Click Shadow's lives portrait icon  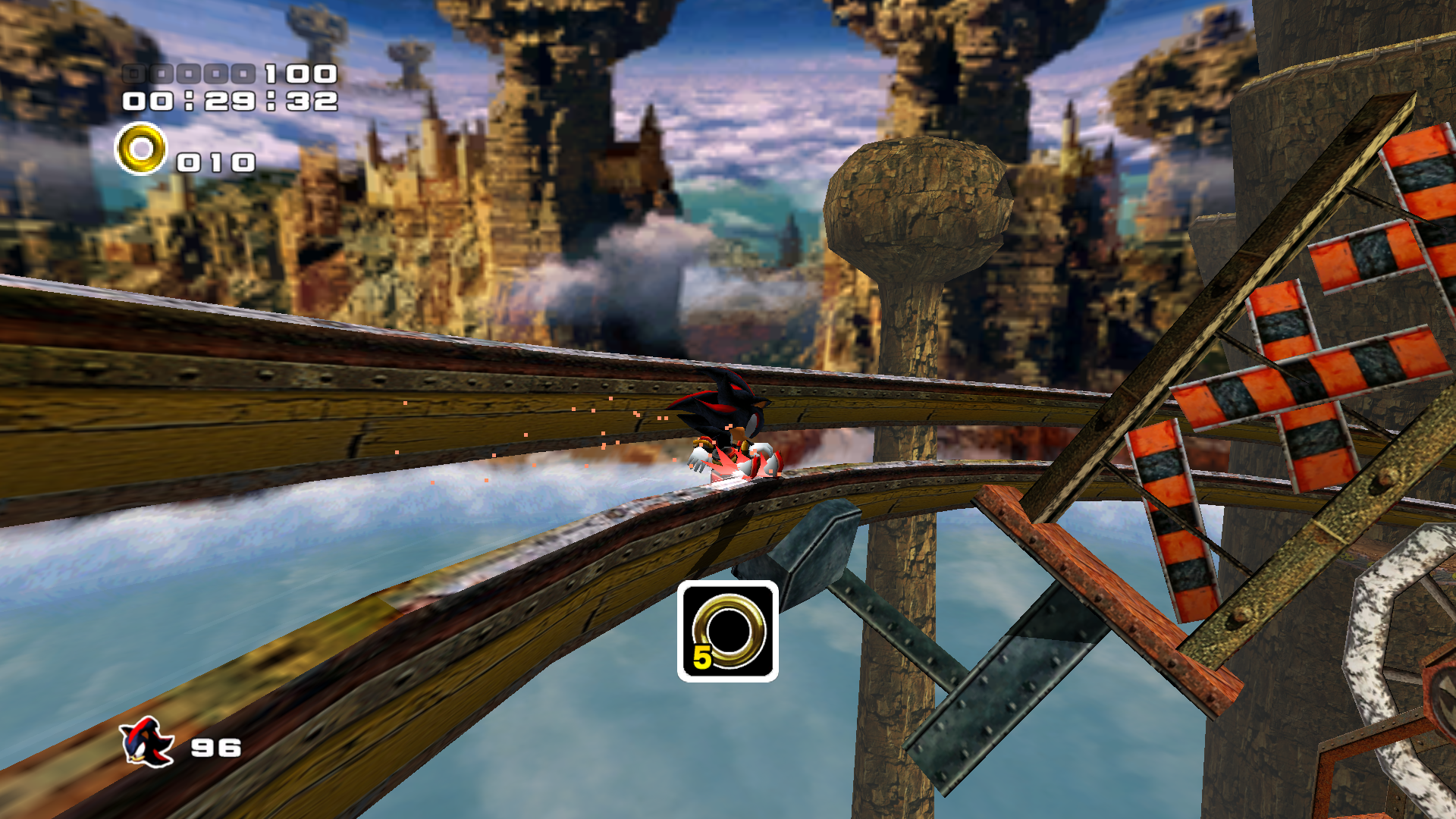click(147, 742)
